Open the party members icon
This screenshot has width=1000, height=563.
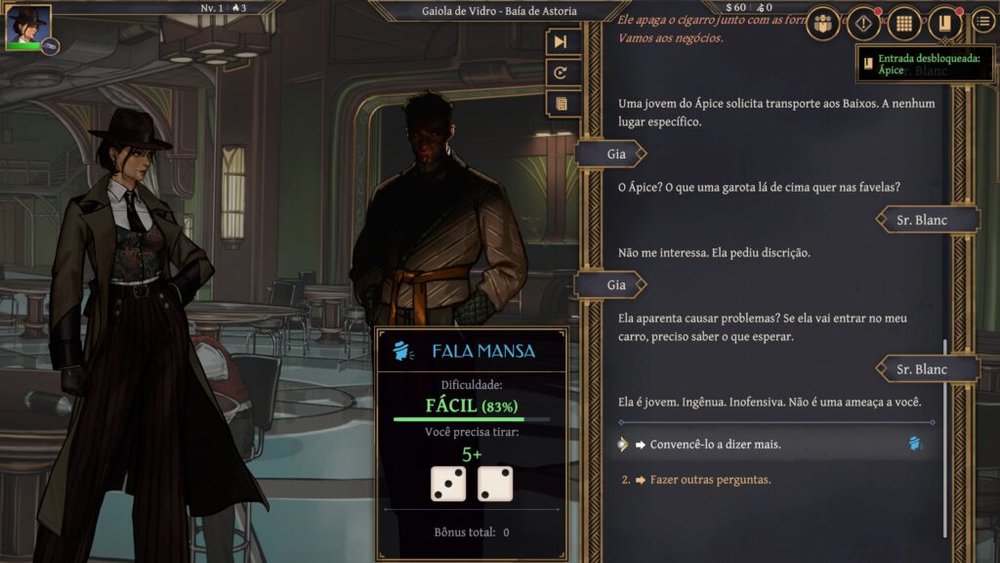click(823, 22)
